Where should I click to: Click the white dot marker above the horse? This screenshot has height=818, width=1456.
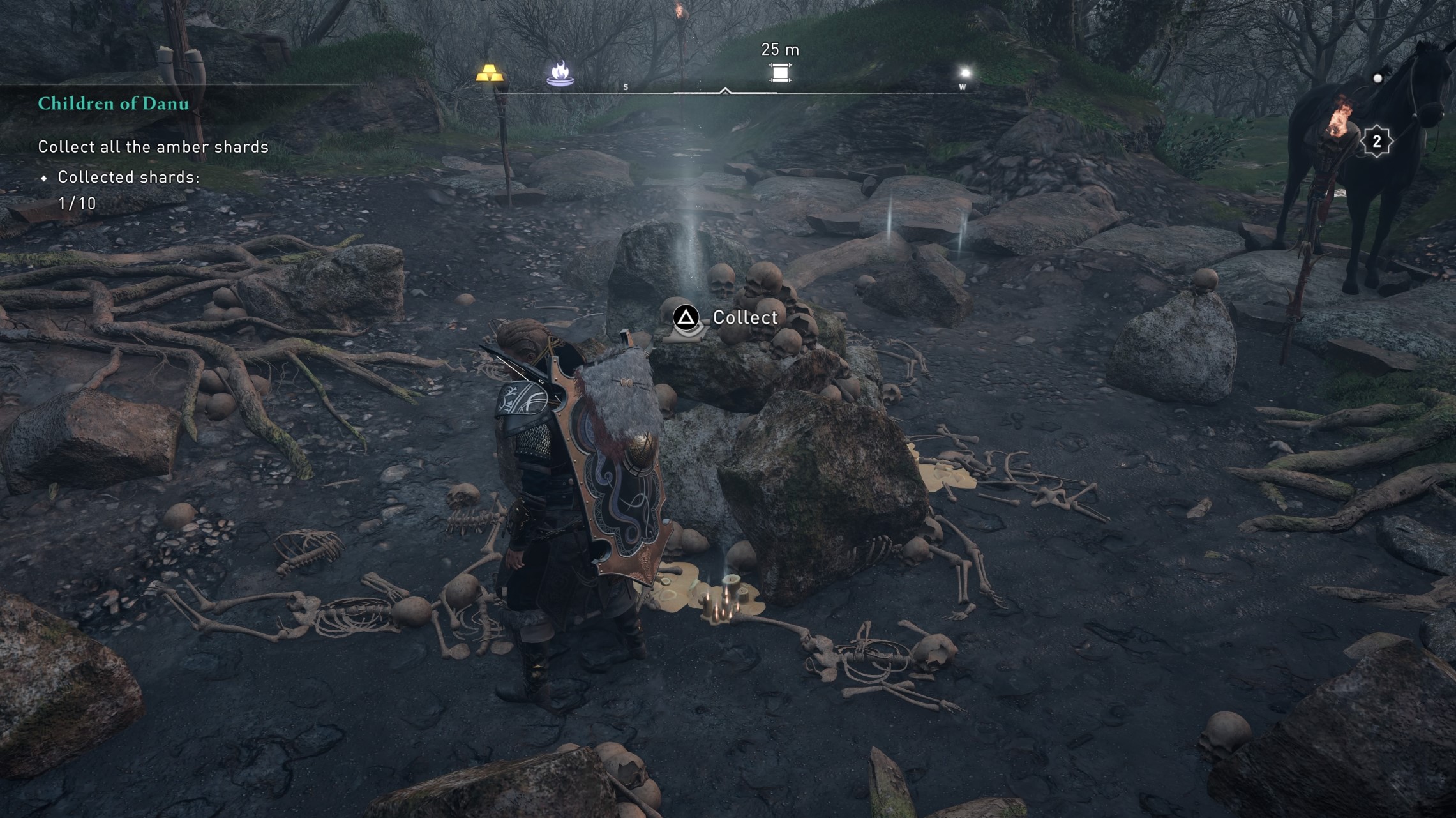point(1377,79)
